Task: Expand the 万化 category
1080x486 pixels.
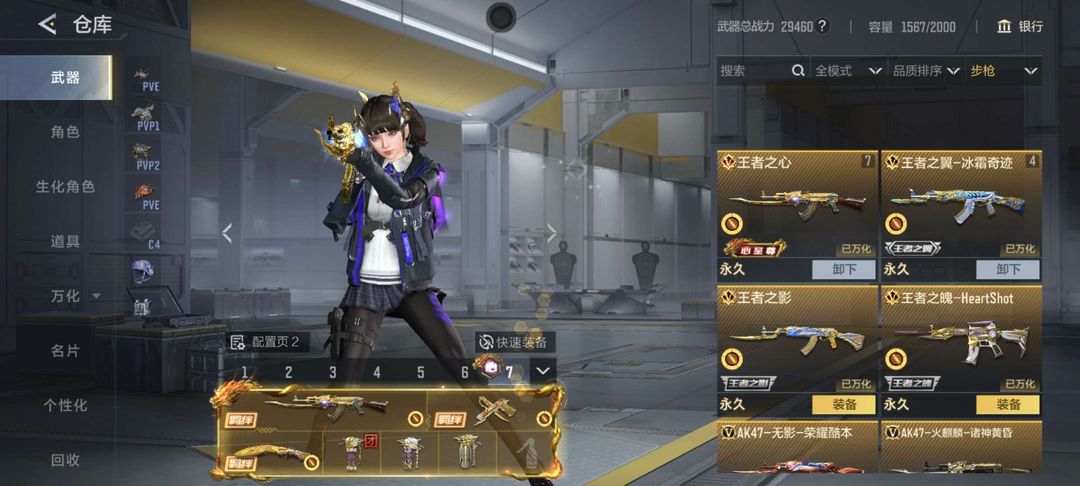Action: point(70,296)
